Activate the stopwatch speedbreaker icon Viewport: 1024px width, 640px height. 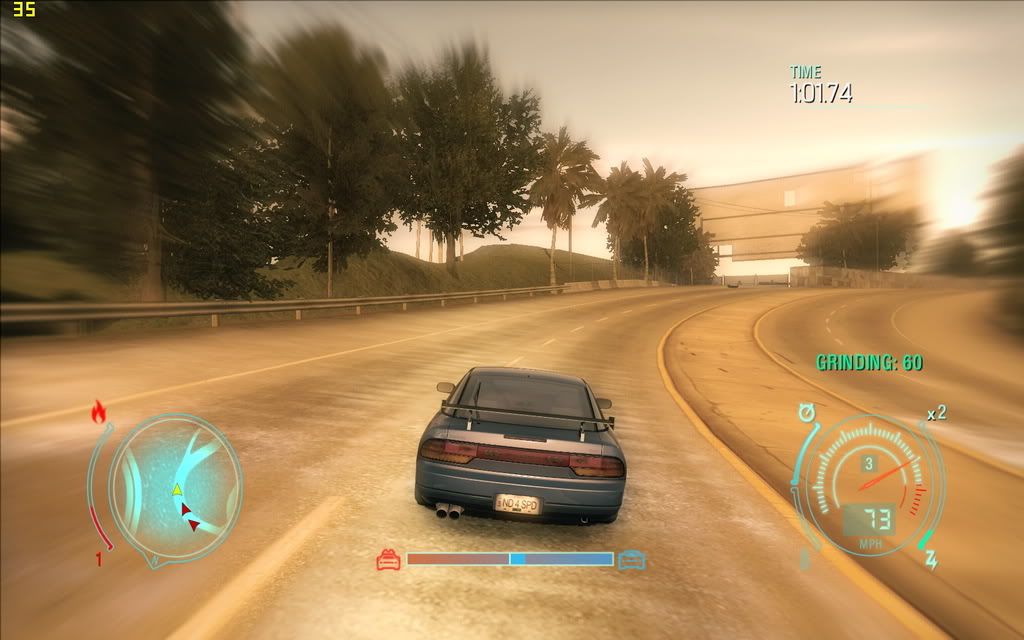[x=806, y=412]
